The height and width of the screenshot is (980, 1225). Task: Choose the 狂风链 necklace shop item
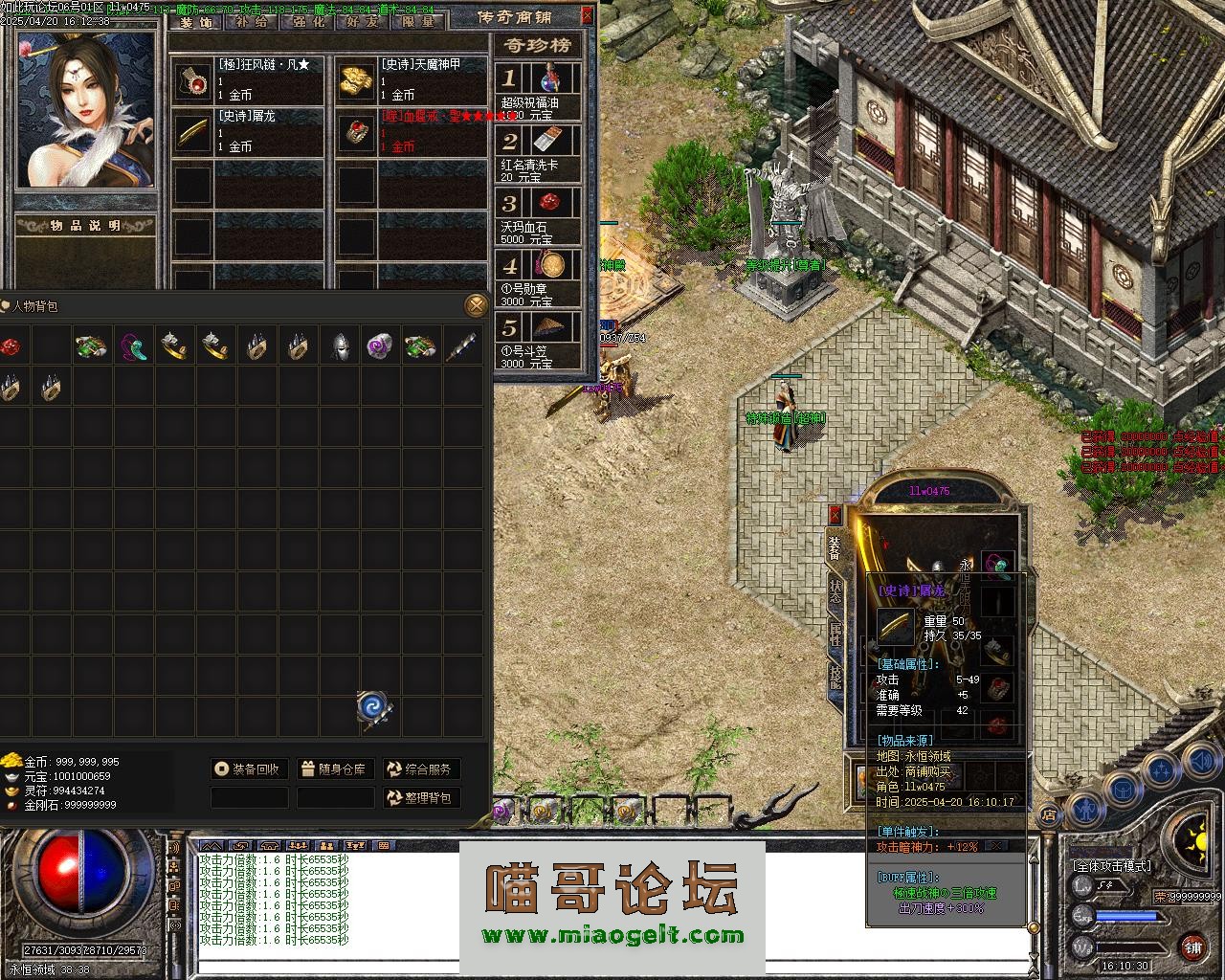[x=249, y=79]
